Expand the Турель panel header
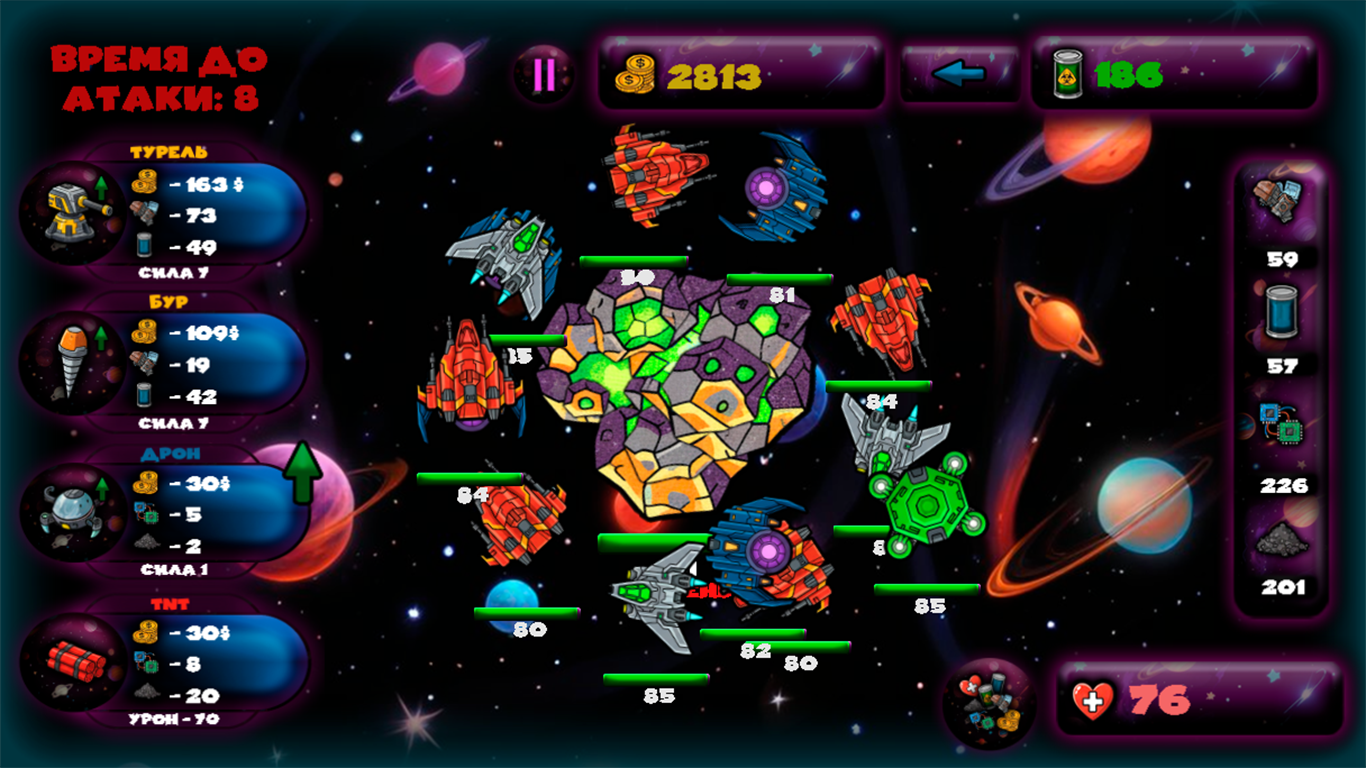Screen dimensions: 1366x768 point(168,152)
